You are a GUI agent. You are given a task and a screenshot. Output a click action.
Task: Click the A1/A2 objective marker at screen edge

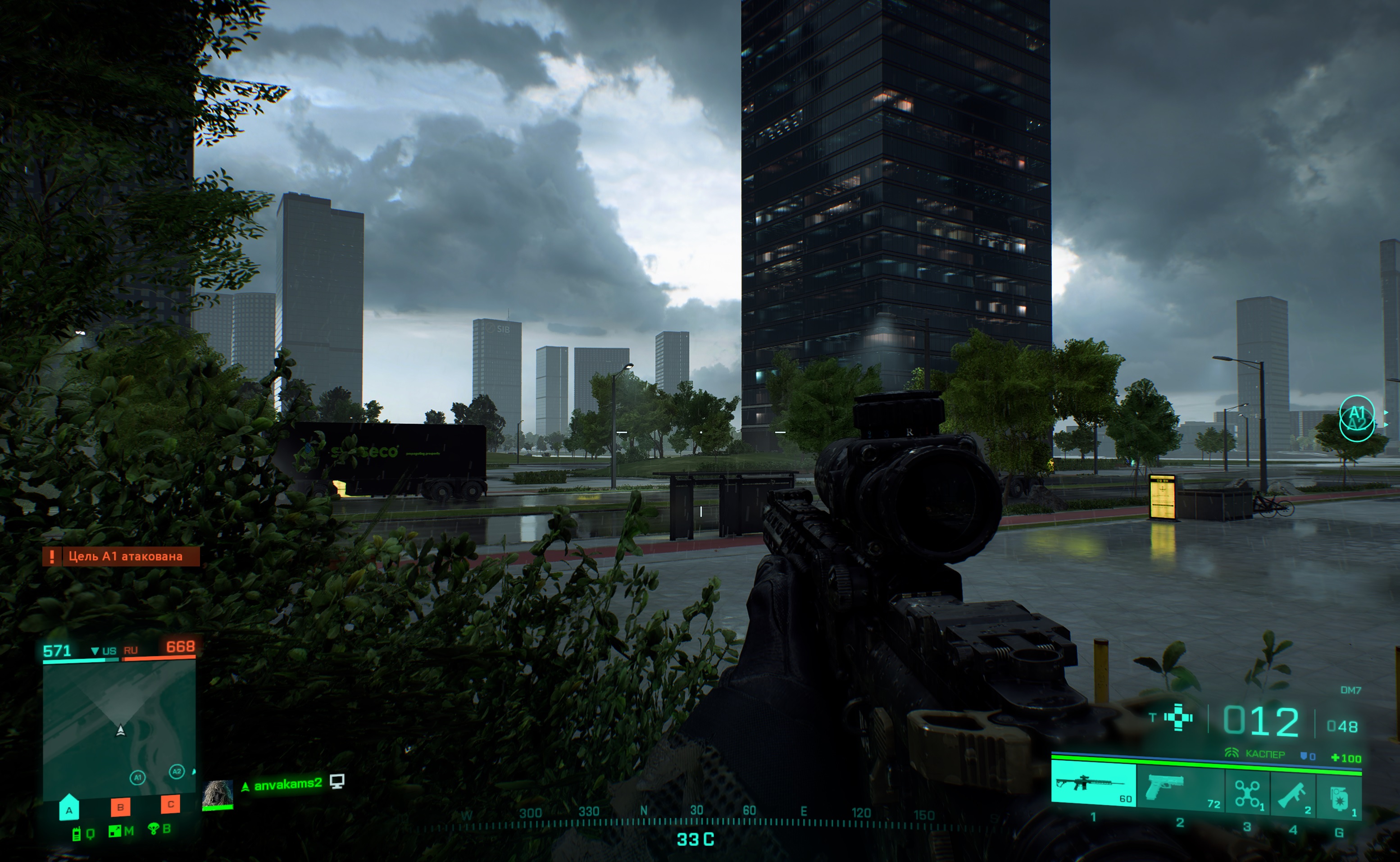[x=1357, y=418]
